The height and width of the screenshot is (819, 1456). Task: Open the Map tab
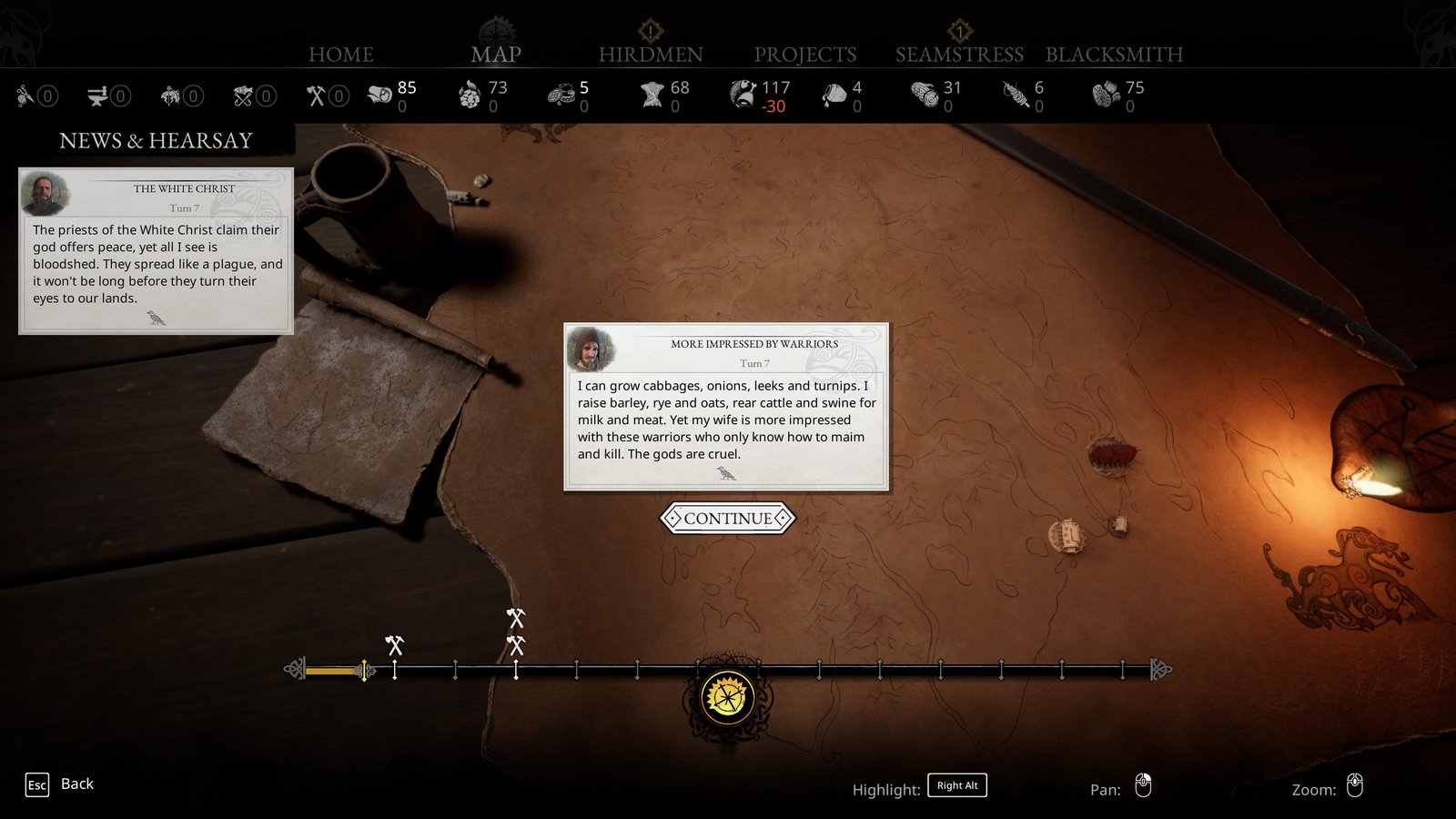[x=496, y=55]
